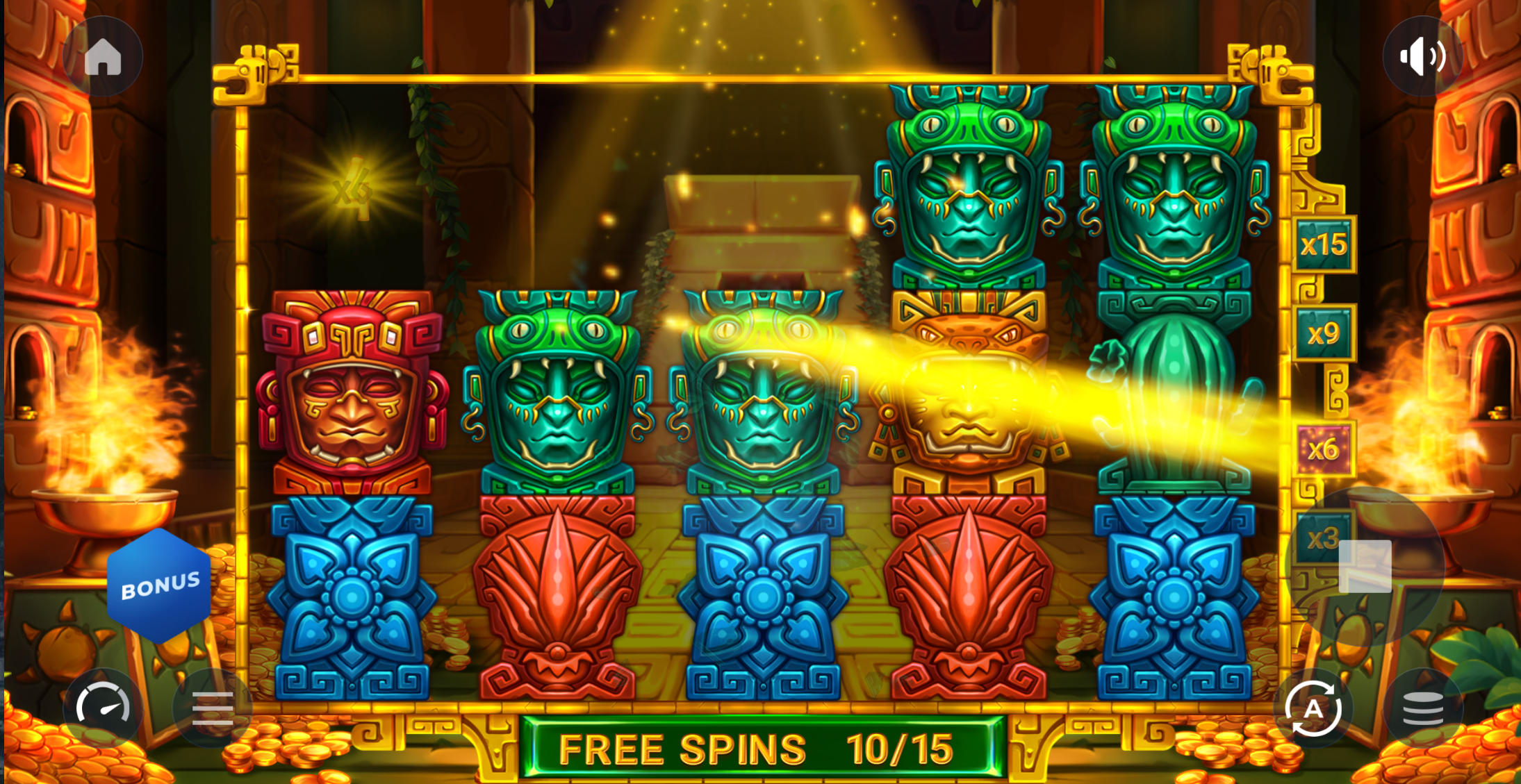This screenshot has width=1521, height=784.
Task: Toggle the sound speaker button
Action: [1422, 56]
